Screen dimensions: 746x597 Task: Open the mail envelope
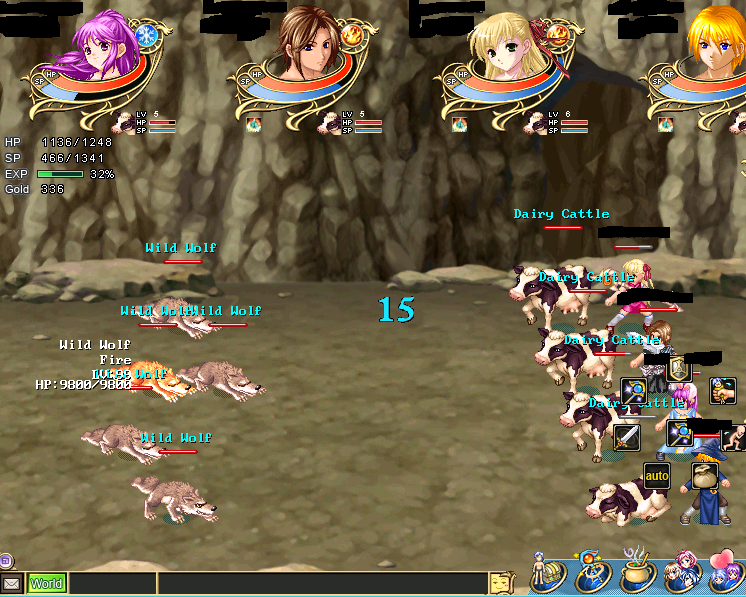[x=12, y=583]
